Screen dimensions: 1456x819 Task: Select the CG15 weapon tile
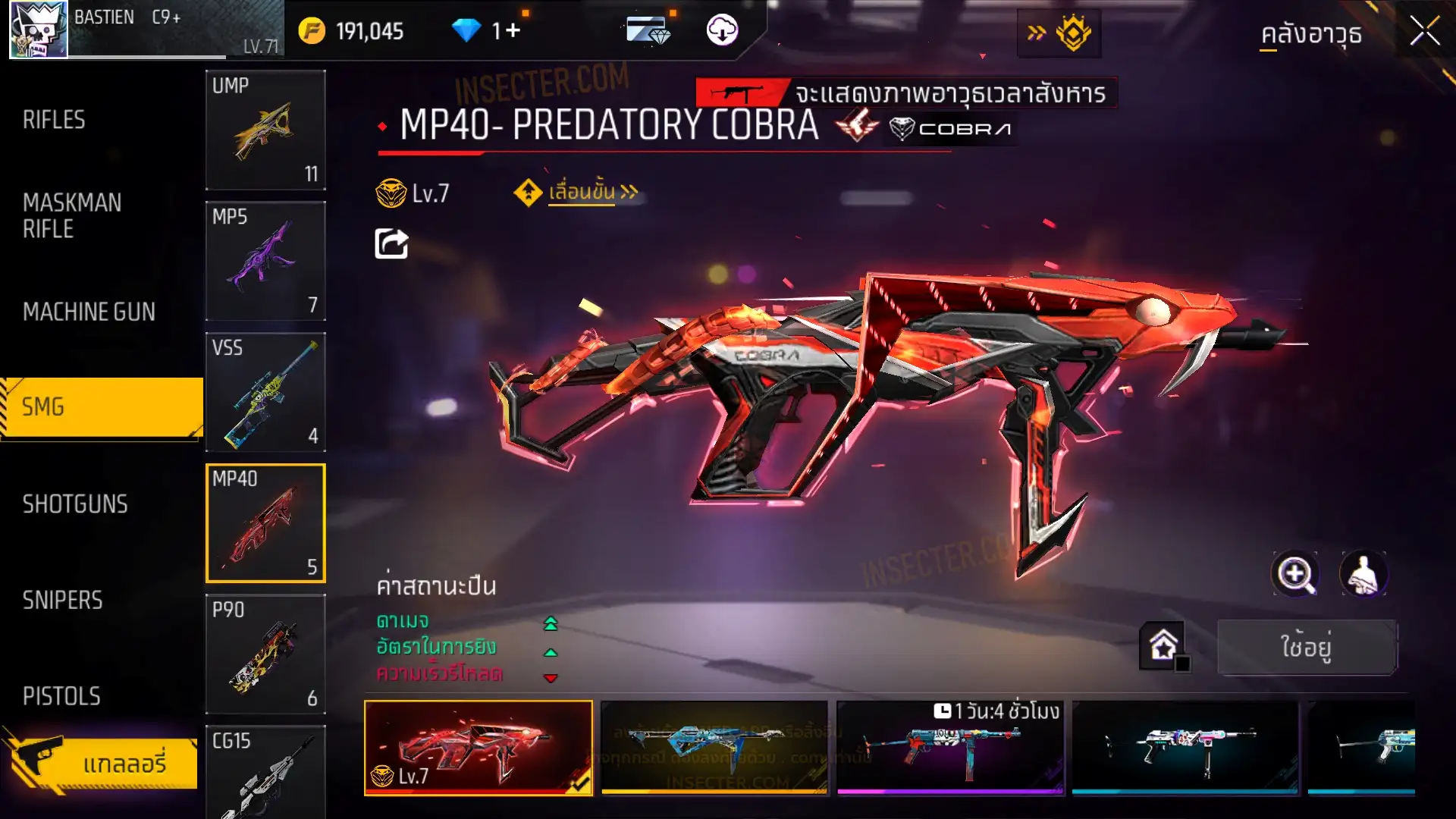265,773
